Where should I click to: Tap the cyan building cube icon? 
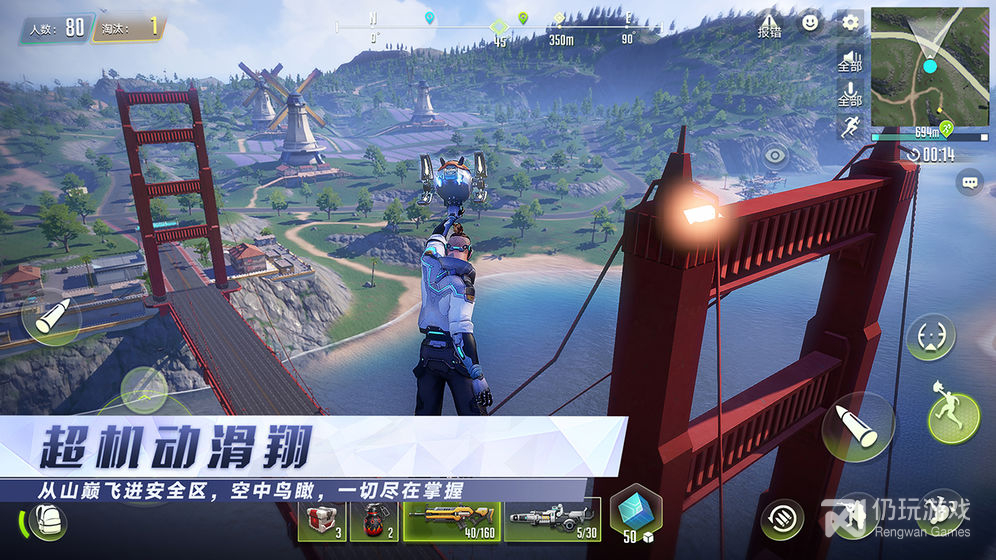pos(633,512)
